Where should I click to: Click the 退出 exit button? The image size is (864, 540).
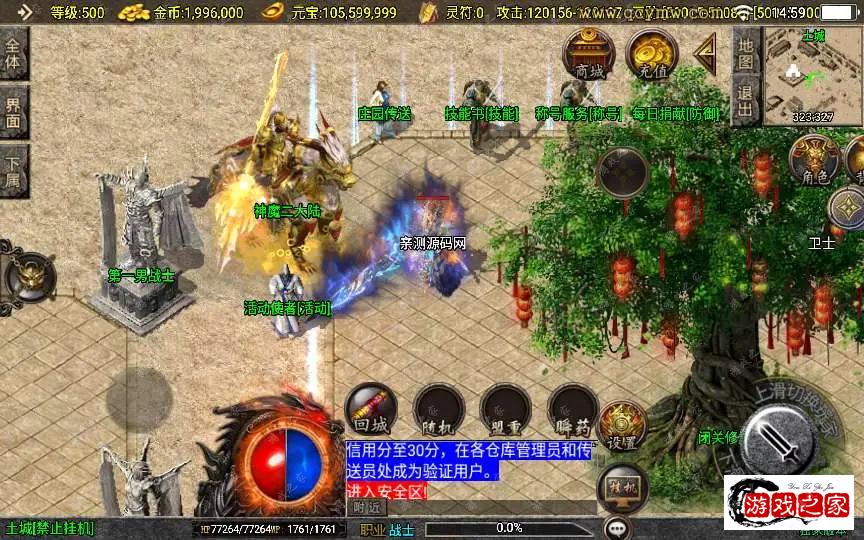point(745,101)
